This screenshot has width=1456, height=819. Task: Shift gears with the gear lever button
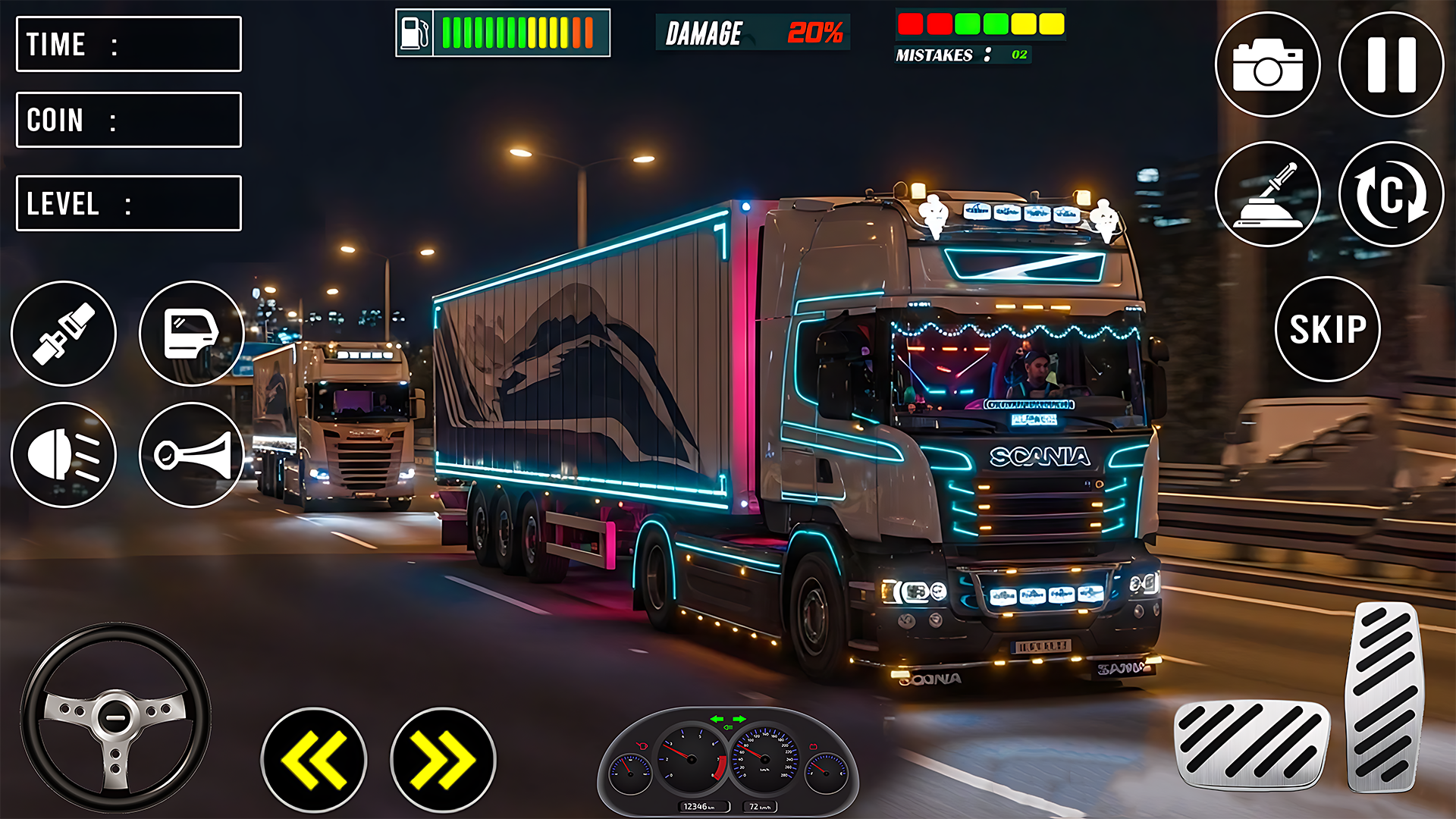(x=1267, y=194)
